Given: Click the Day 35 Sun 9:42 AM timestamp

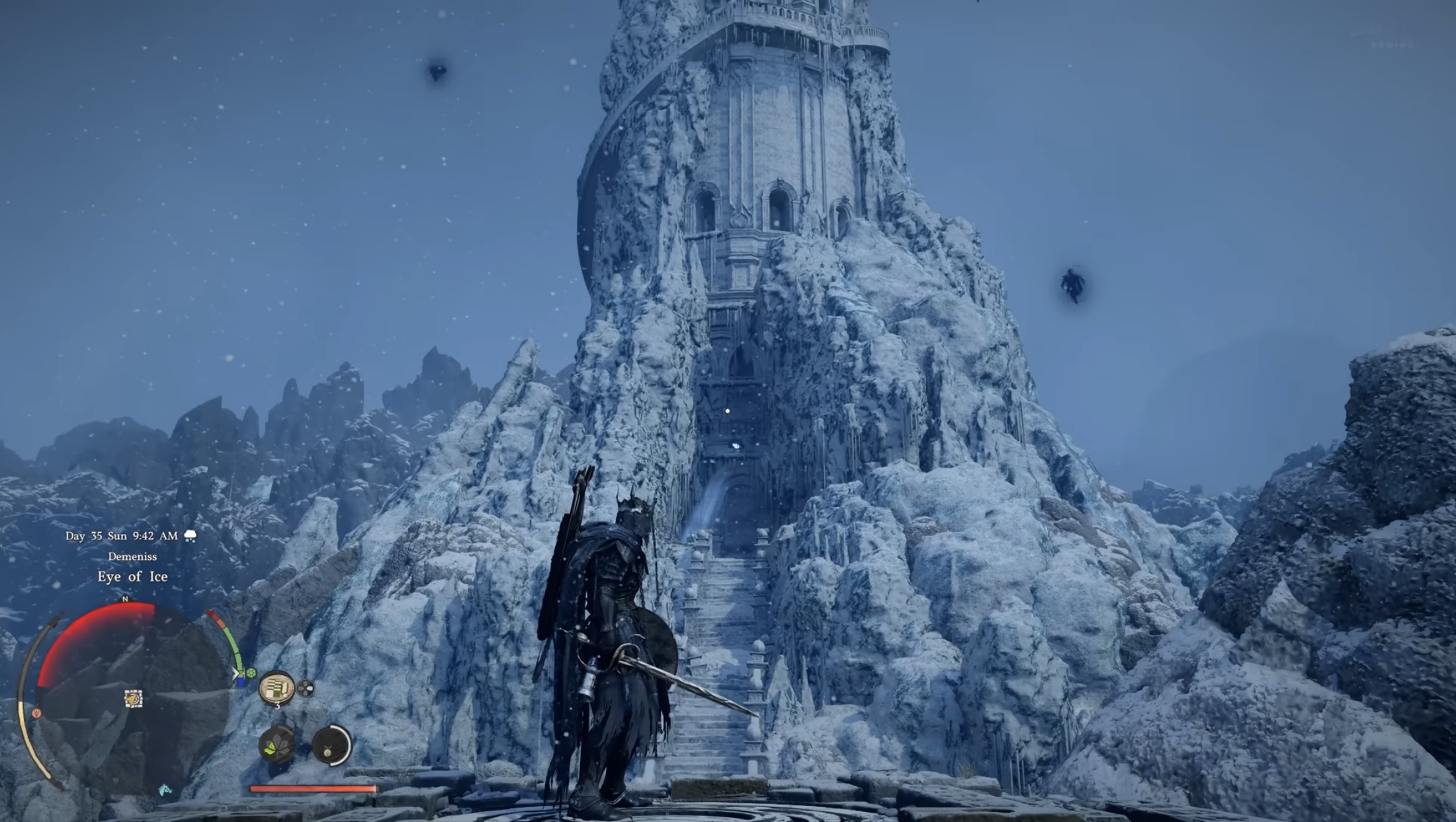Looking at the screenshot, I should tap(120, 536).
